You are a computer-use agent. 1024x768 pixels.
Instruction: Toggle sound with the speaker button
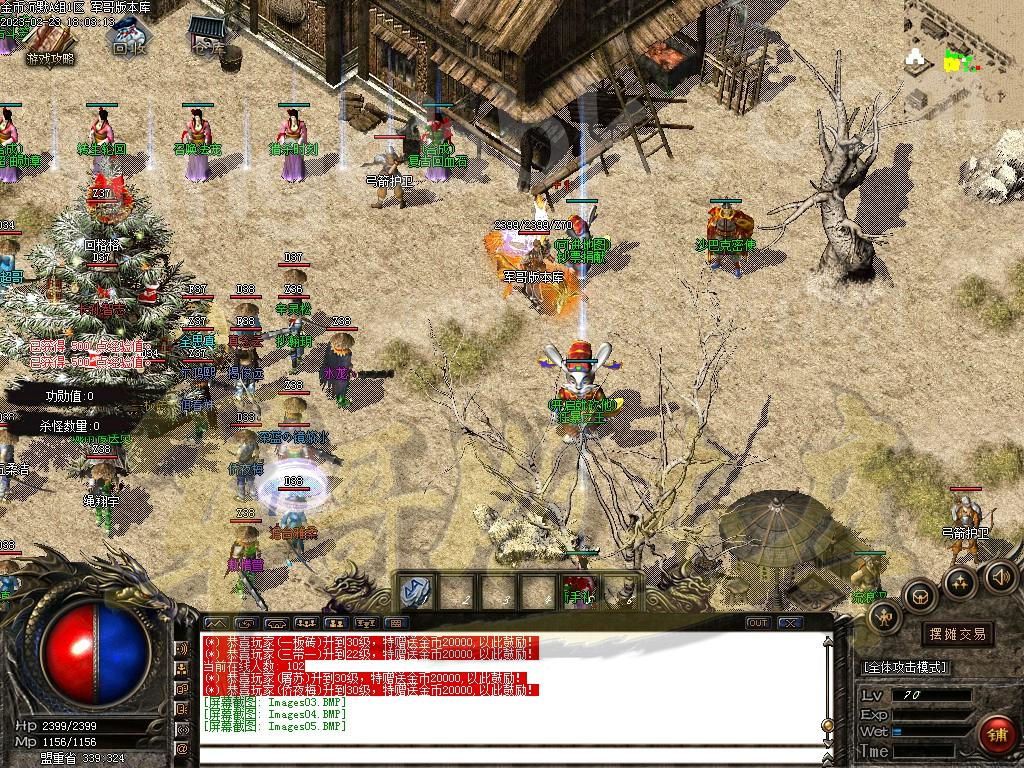click(1000, 576)
